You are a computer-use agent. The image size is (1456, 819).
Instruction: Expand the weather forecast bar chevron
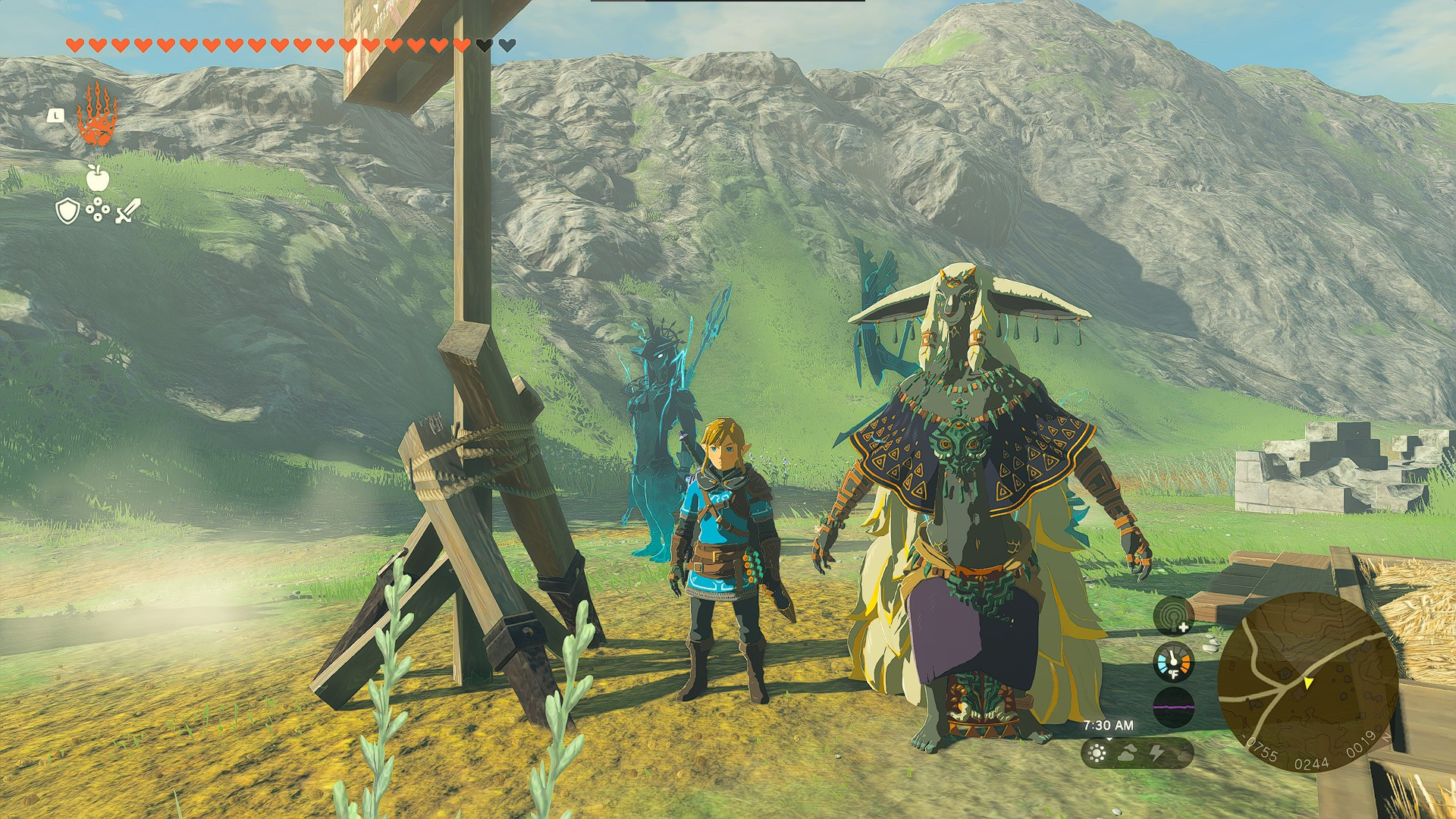pos(1109,739)
